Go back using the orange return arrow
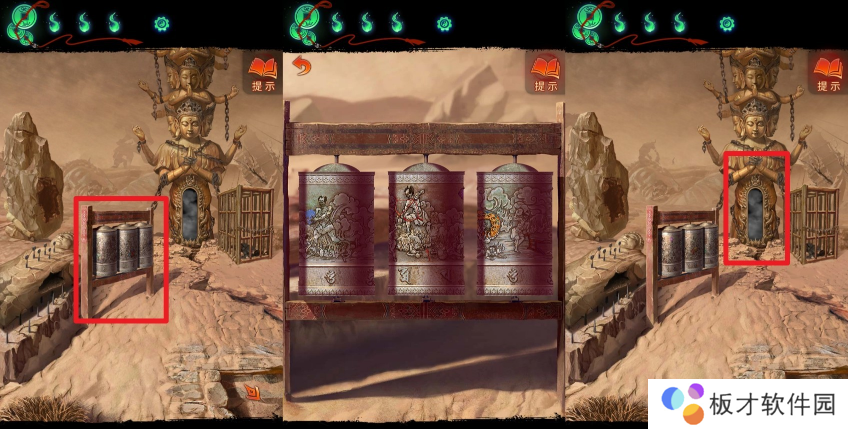The image size is (848, 429). [x=299, y=67]
